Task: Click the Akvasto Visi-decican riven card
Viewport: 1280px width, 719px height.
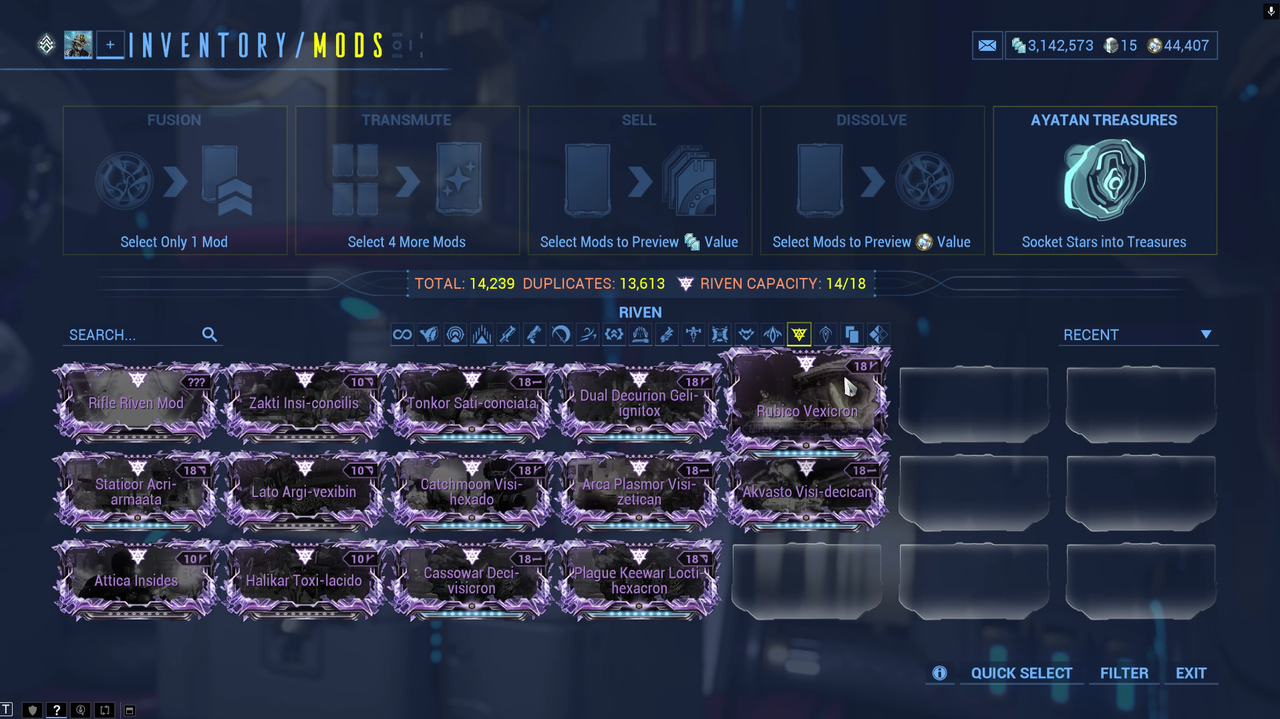Action: tap(806, 491)
